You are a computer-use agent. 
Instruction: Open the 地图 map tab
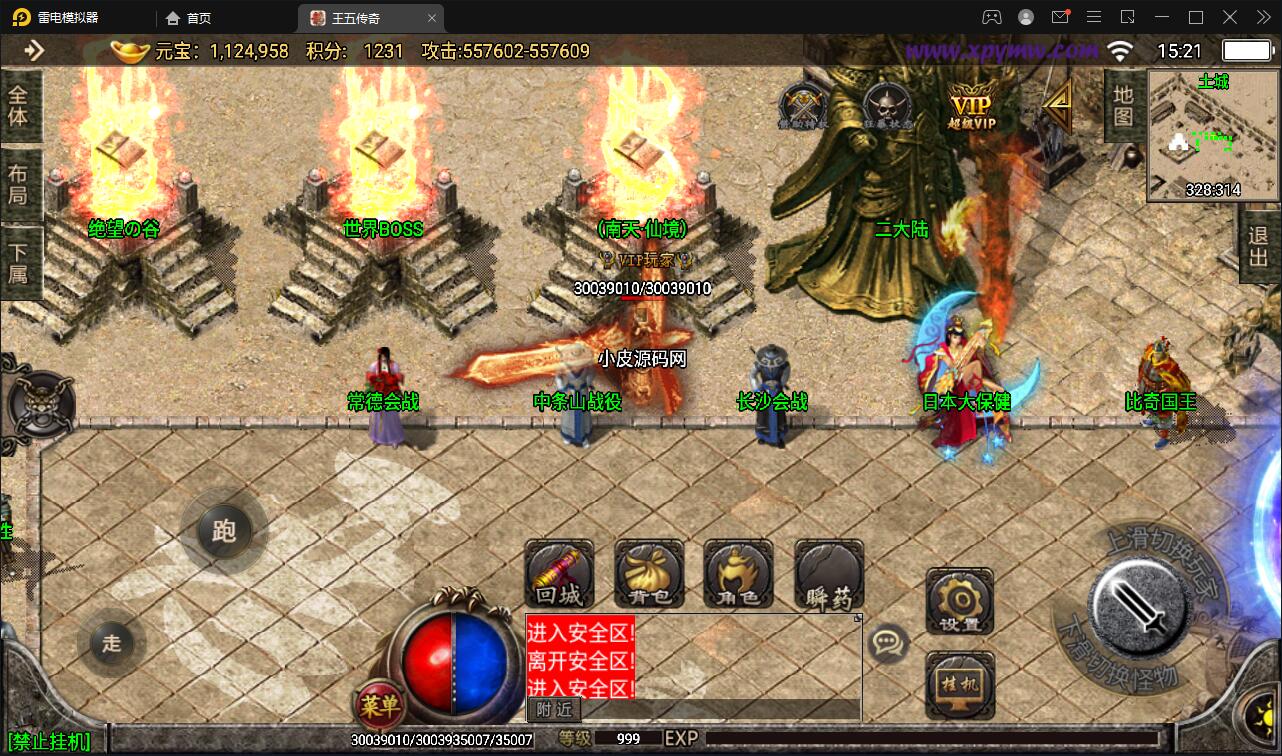click(x=1123, y=106)
